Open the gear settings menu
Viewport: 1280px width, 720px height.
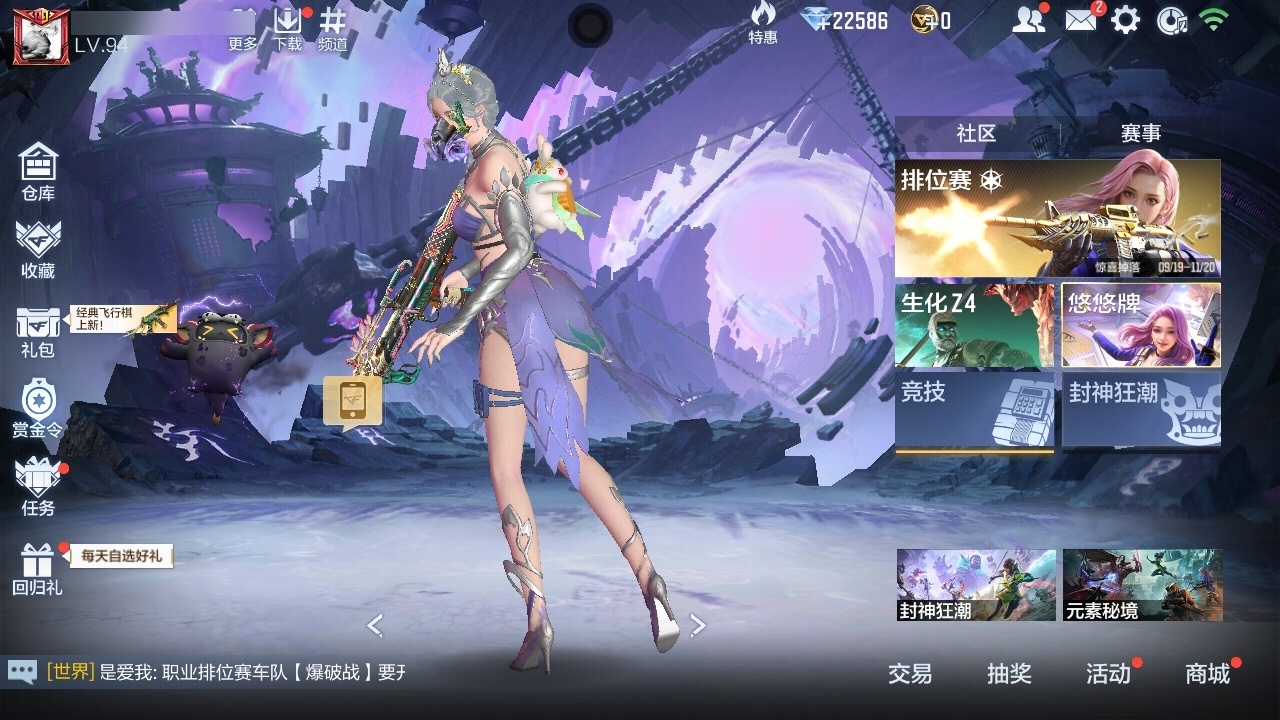(1126, 20)
